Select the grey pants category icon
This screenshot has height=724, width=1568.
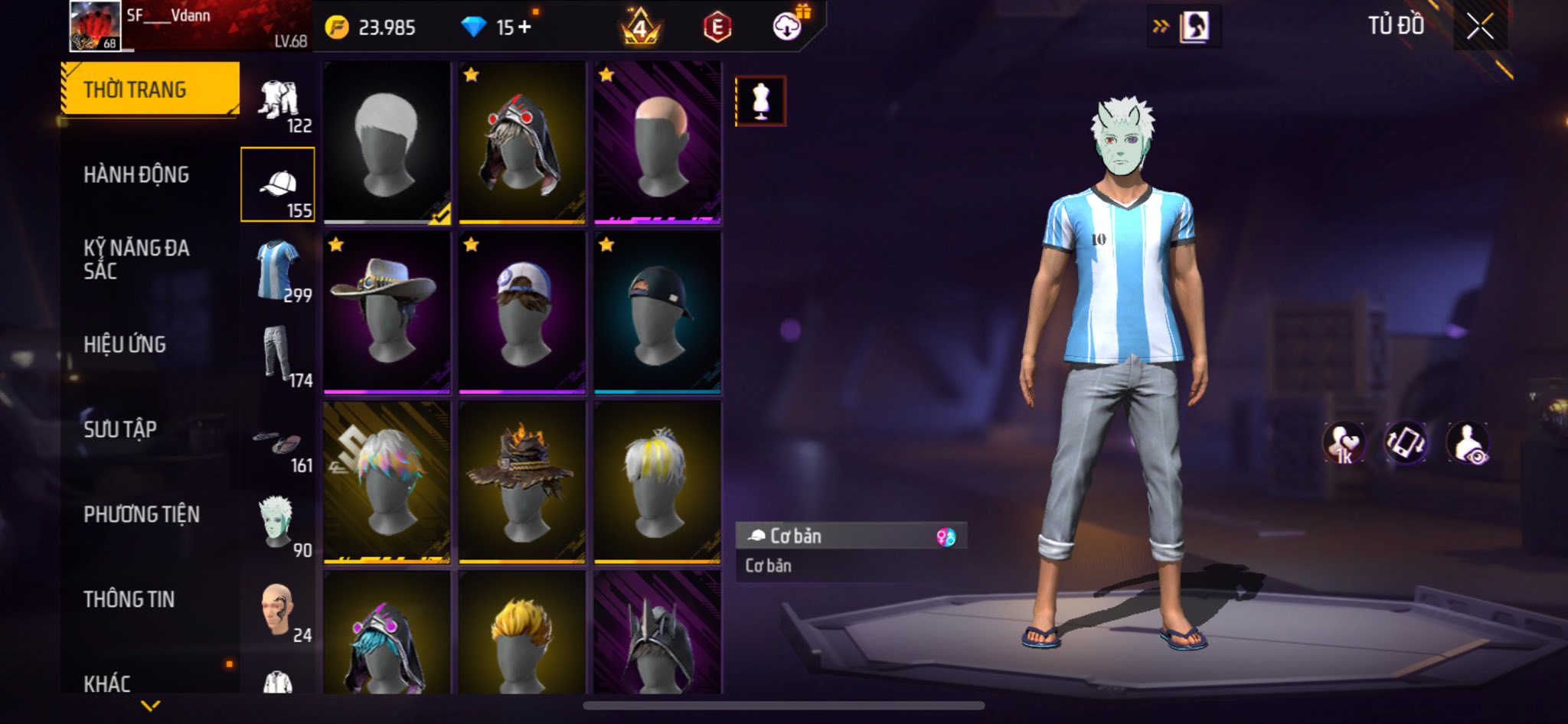[x=277, y=354]
